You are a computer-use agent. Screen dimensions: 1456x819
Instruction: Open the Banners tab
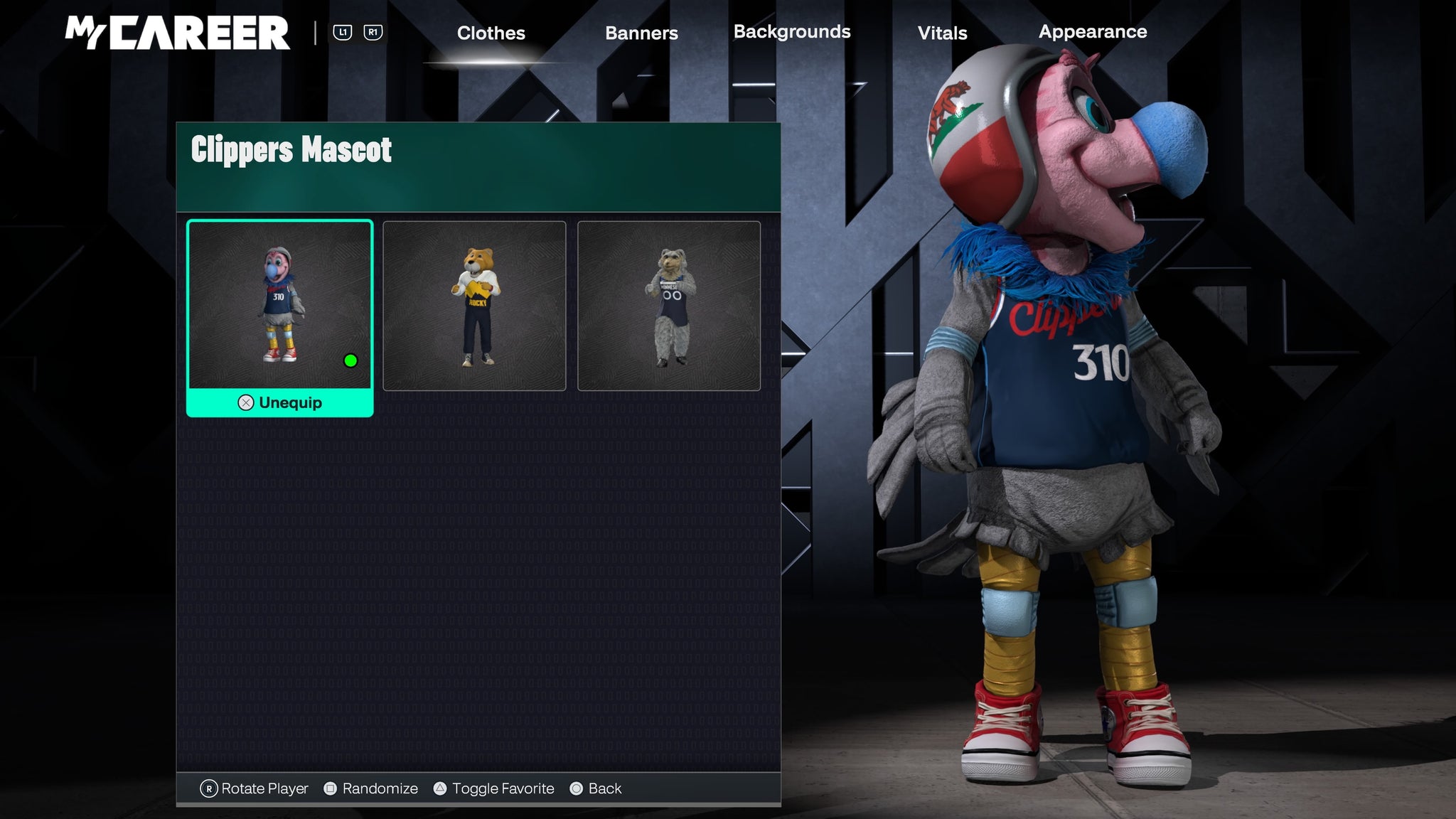click(641, 33)
